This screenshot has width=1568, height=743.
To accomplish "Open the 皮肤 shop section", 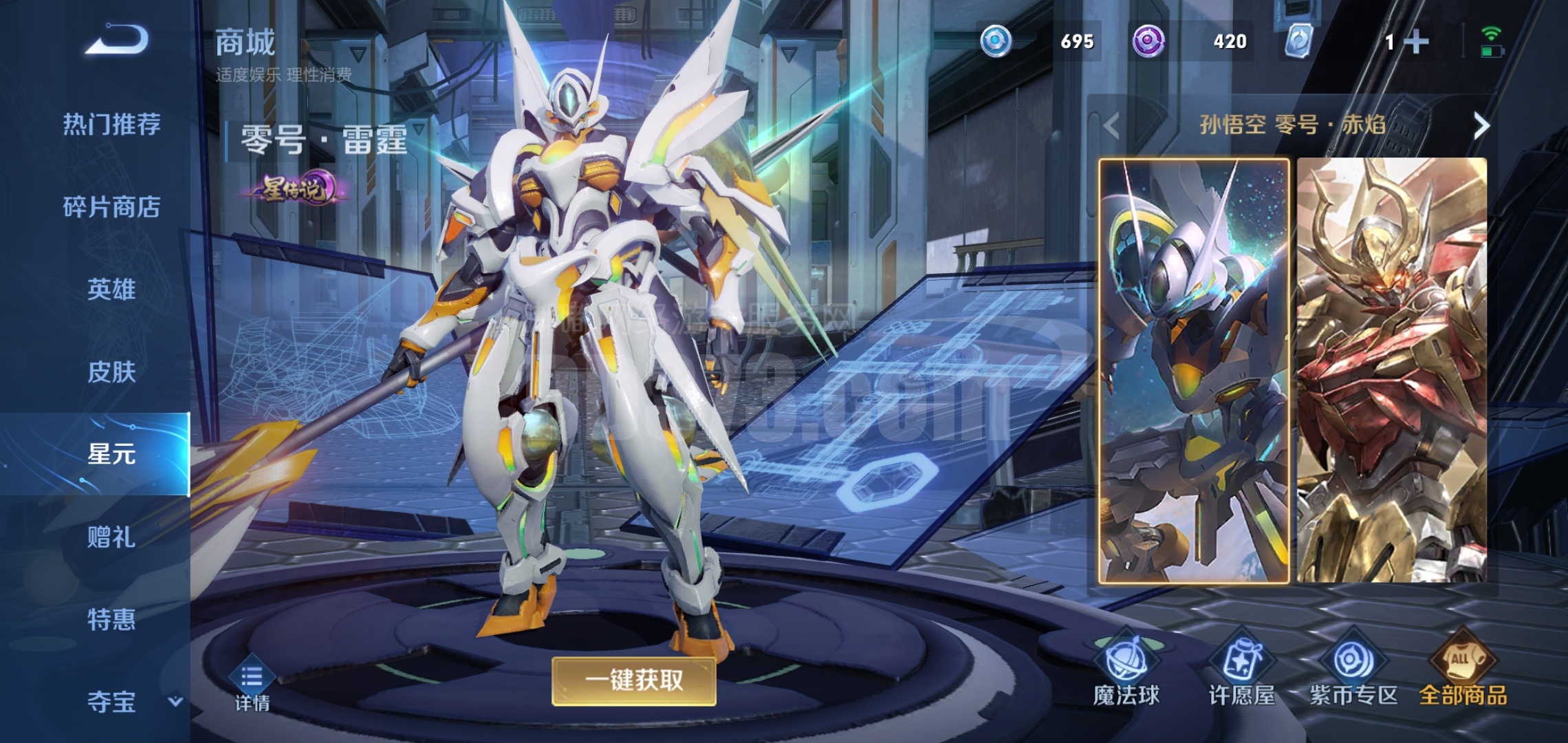I will coord(111,372).
